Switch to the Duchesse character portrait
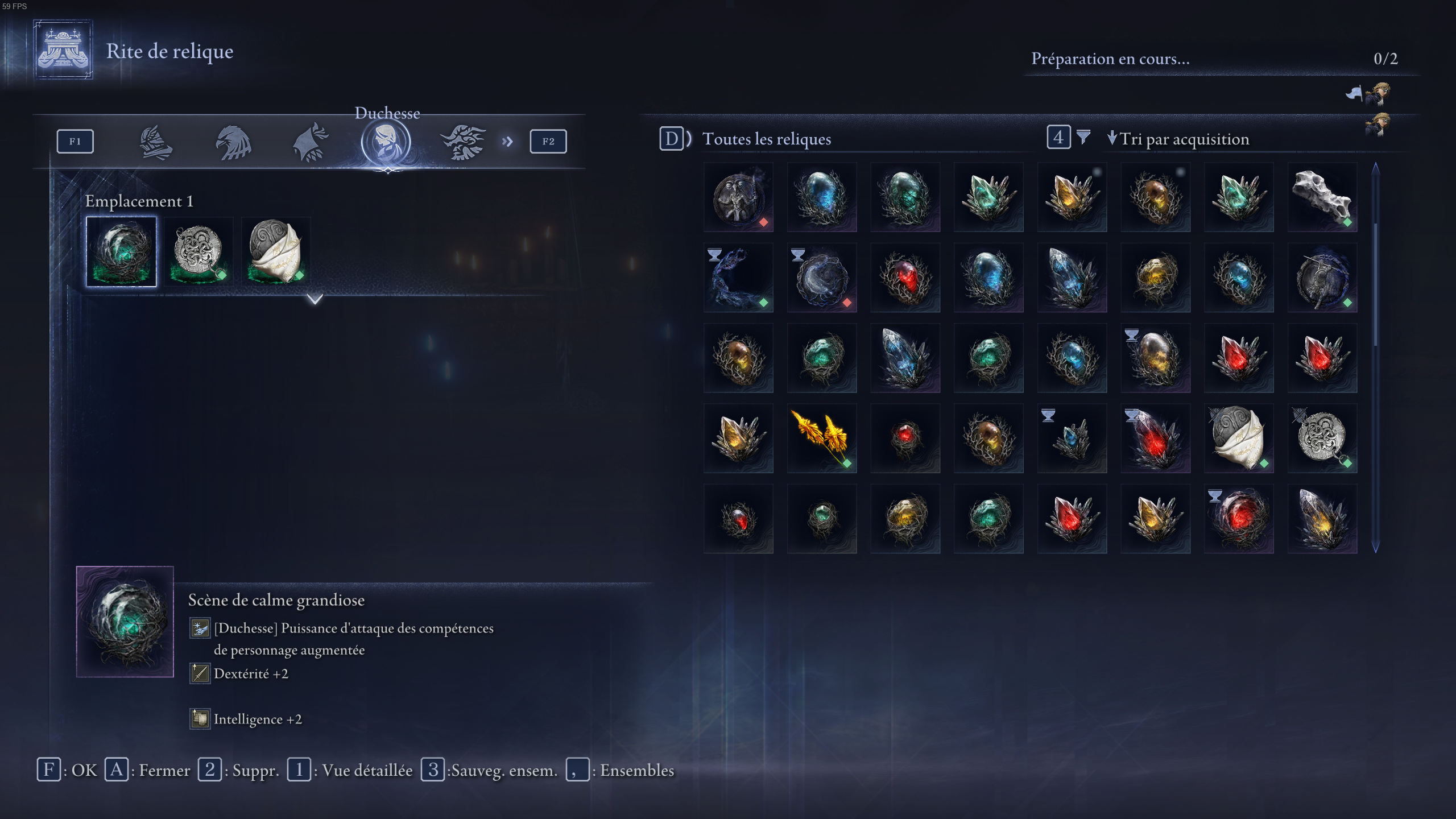This screenshot has width=1456, height=819. [x=387, y=141]
